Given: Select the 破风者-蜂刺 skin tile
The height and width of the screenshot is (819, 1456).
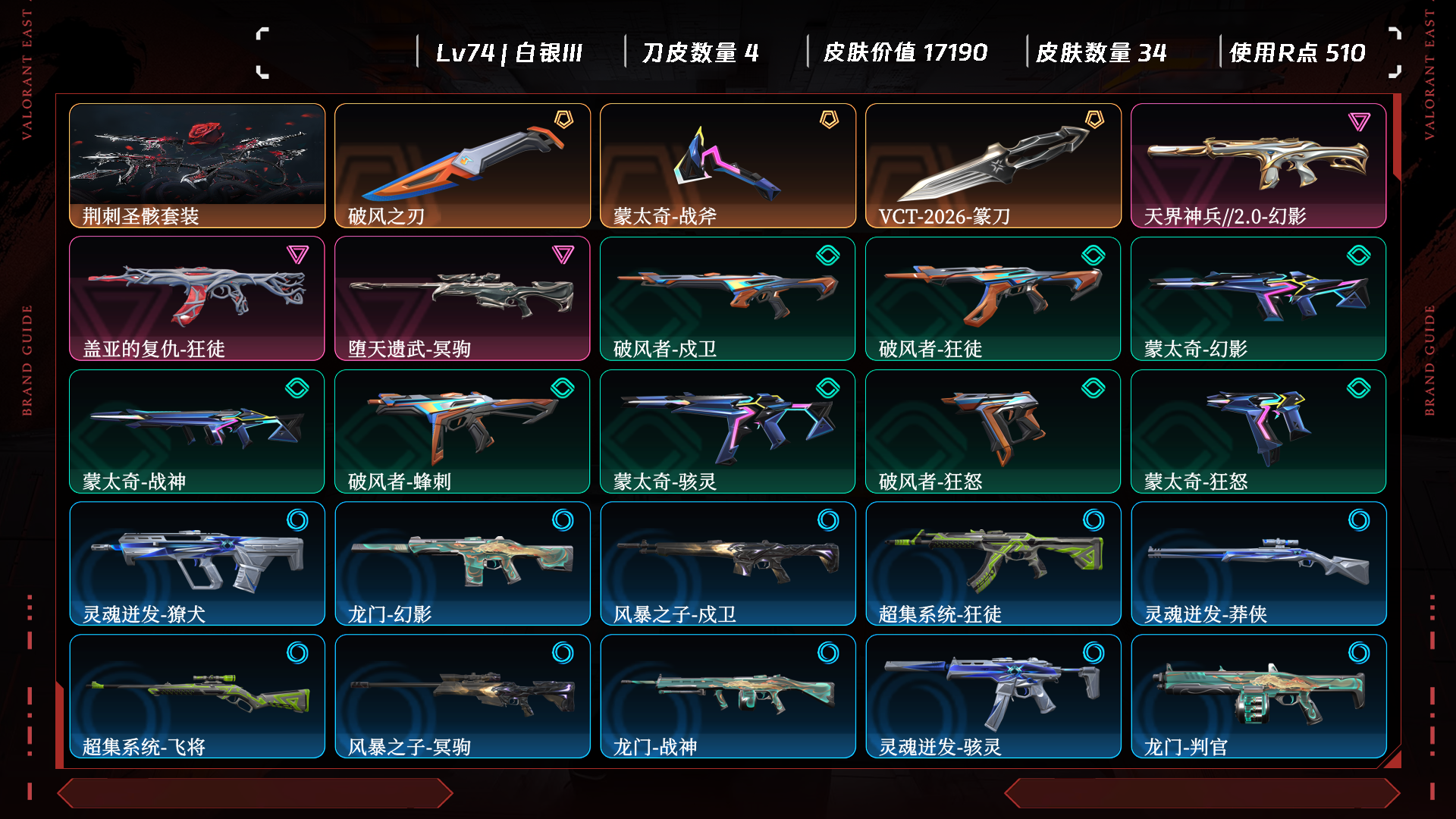Looking at the screenshot, I should [x=463, y=431].
